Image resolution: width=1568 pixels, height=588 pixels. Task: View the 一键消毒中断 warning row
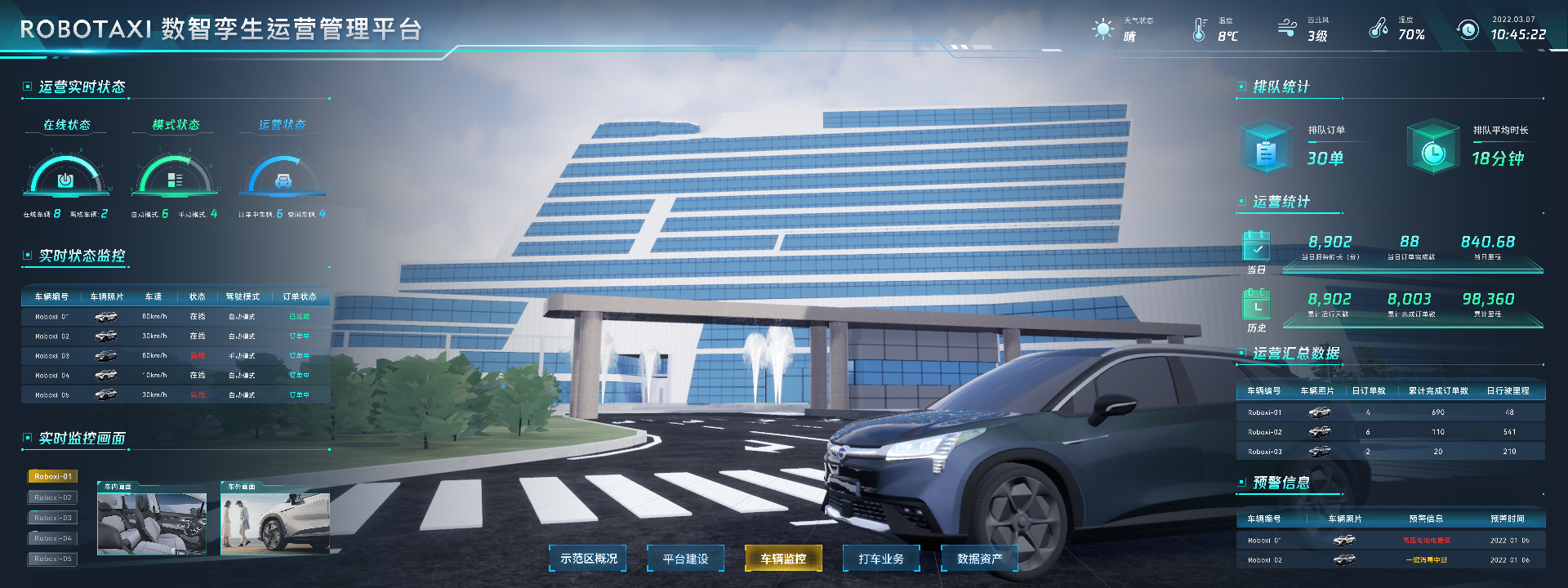pyautogui.click(x=1390, y=559)
